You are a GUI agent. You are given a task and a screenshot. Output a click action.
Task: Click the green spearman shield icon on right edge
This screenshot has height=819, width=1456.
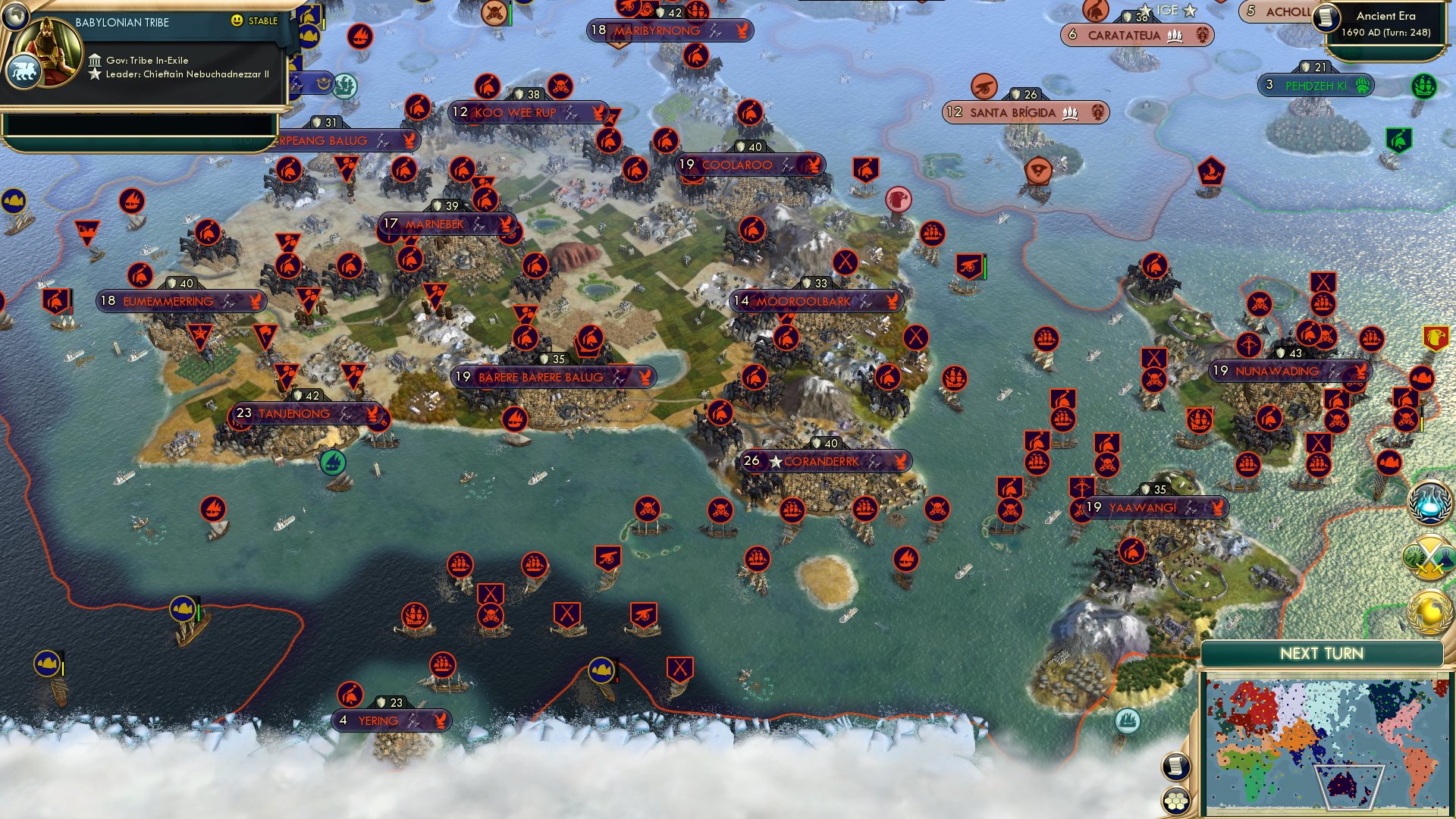click(x=1398, y=139)
